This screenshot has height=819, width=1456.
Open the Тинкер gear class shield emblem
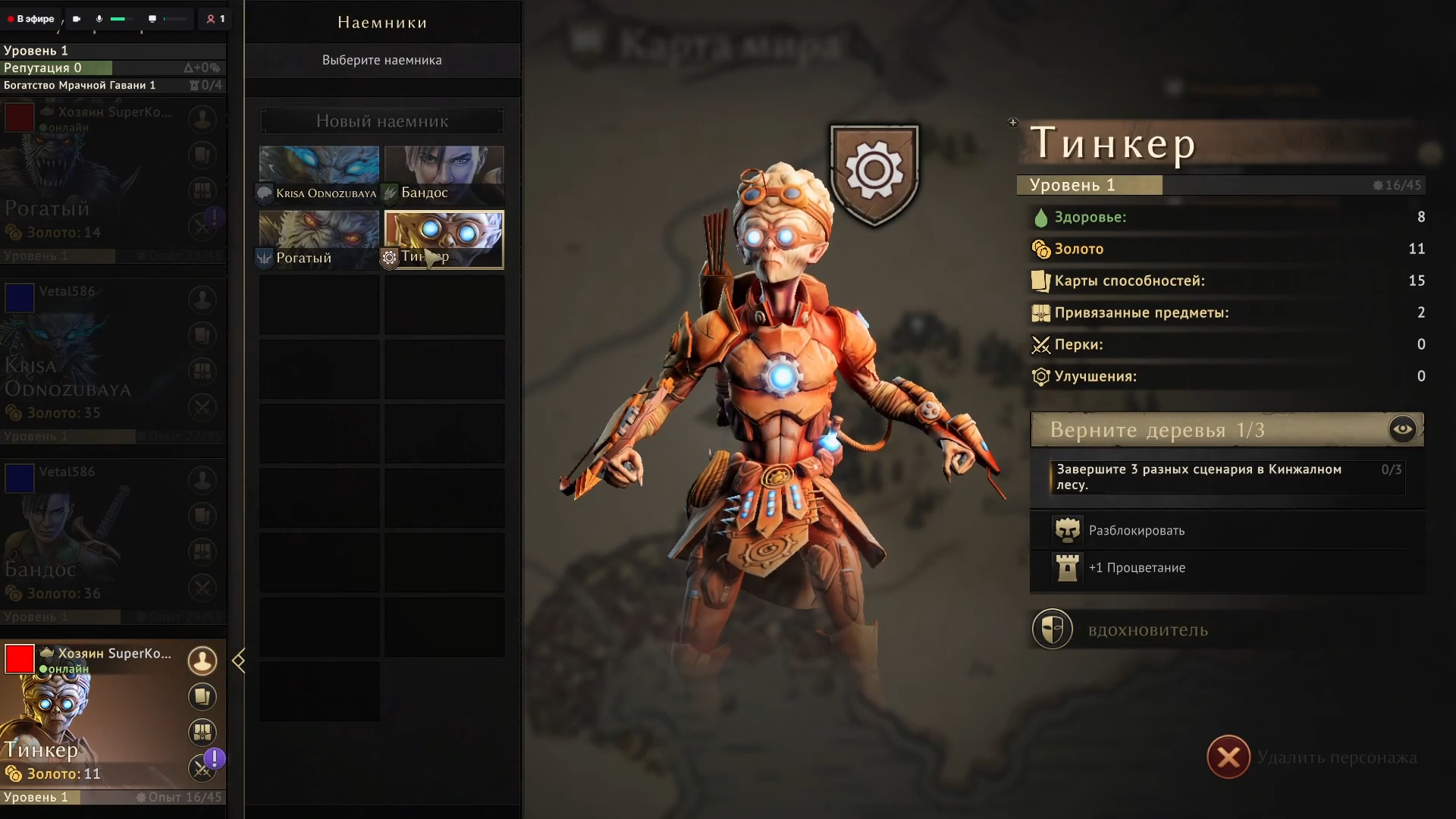point(874,173)
